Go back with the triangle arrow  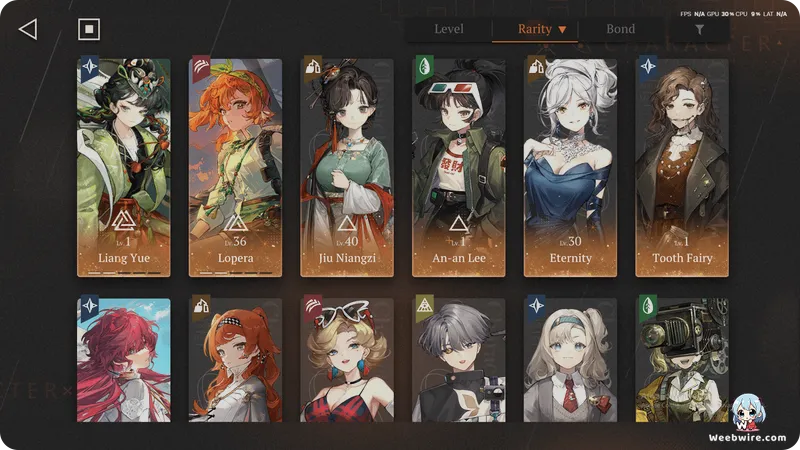click(x=28, y=29)
